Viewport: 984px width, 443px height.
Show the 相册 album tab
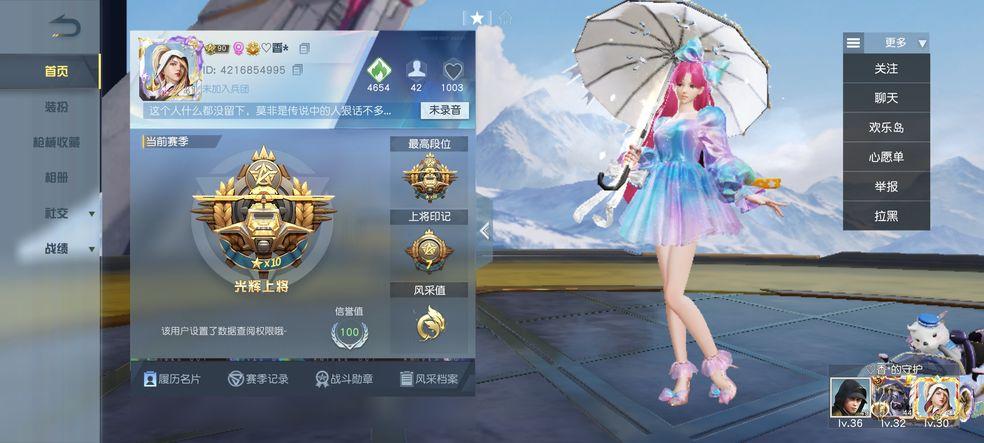(x=56, y=178)
